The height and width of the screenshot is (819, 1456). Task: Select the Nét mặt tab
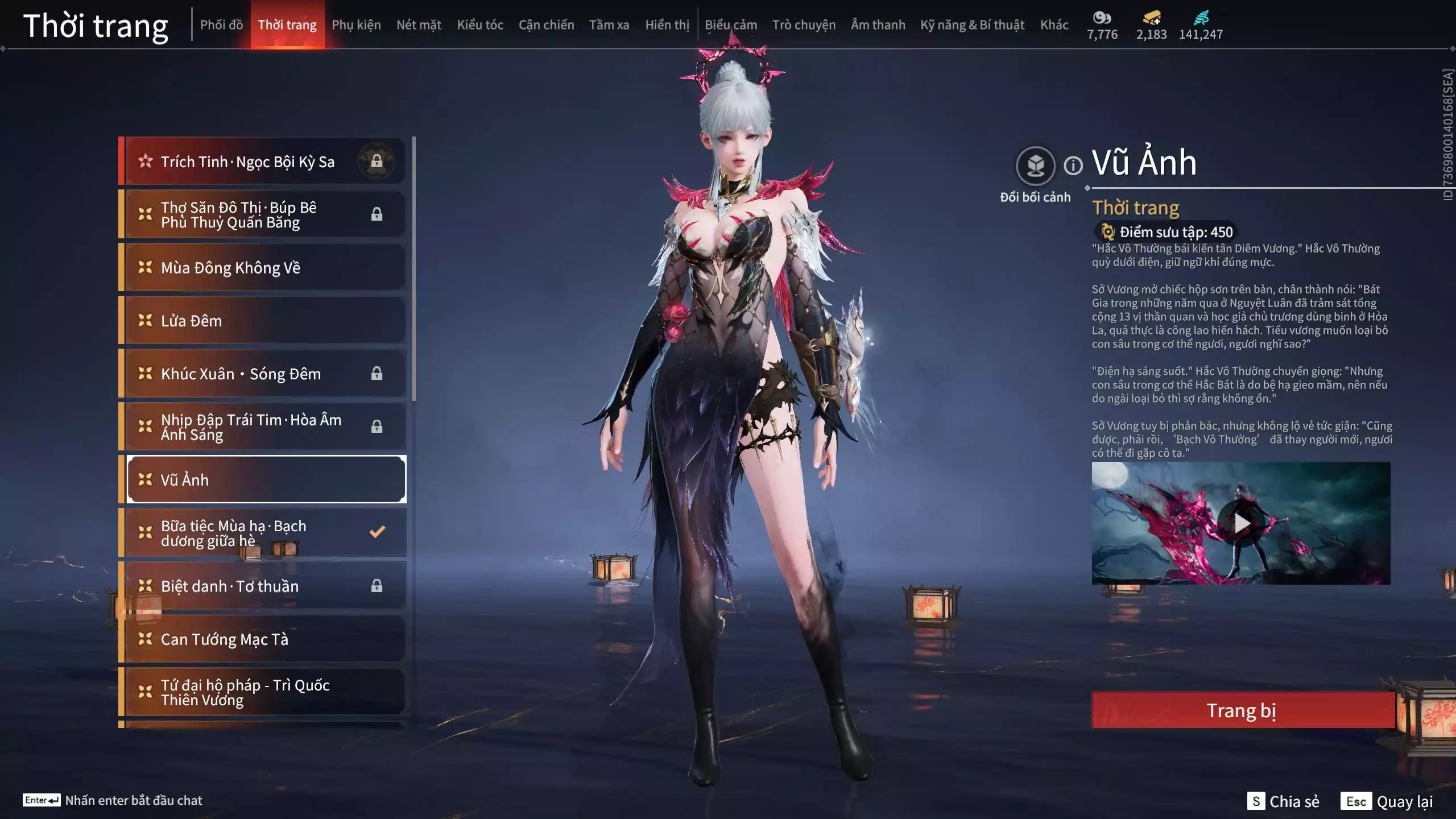[x=419, y=25]
